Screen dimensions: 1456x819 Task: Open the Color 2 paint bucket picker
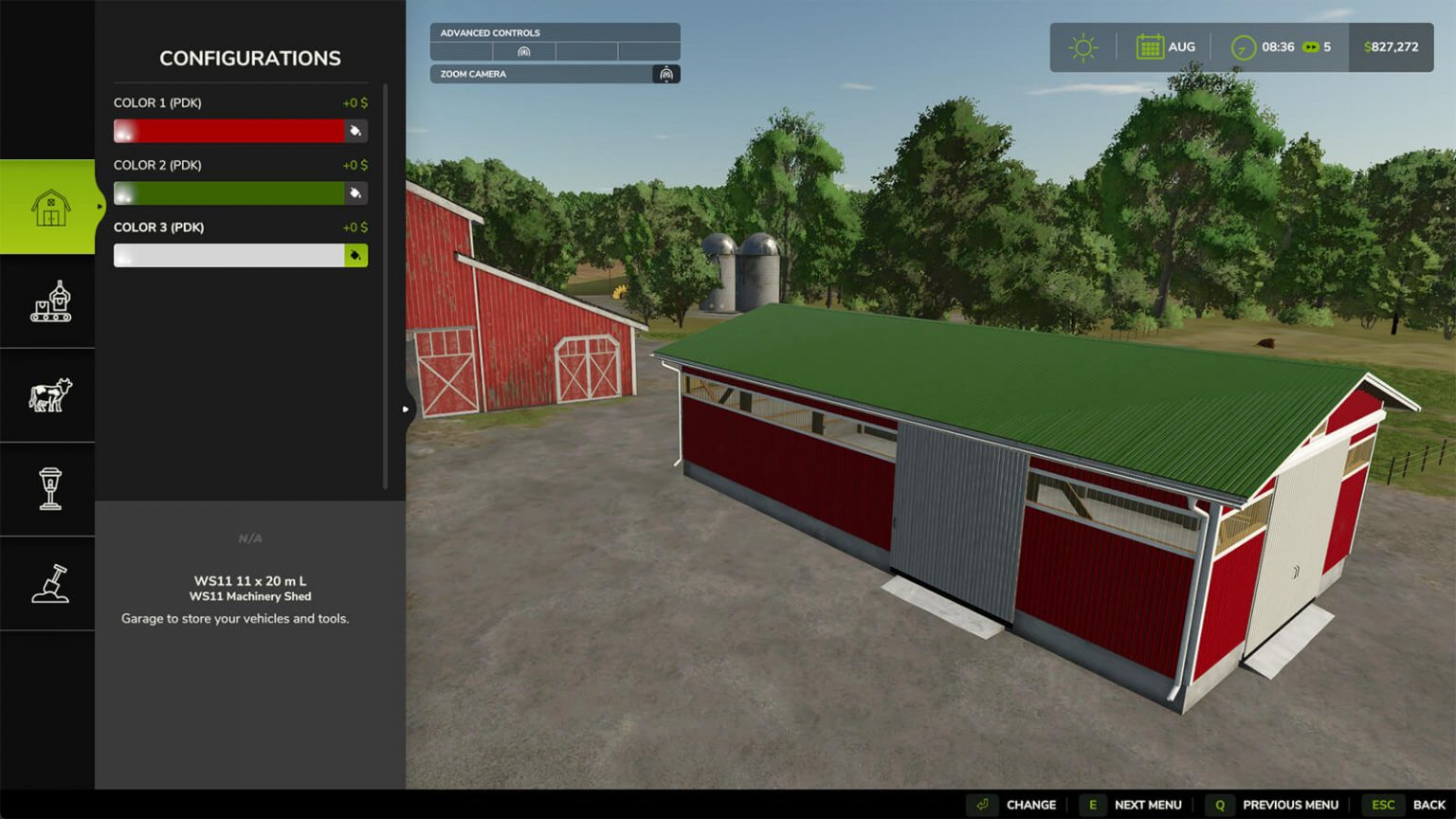pos(355,192)
